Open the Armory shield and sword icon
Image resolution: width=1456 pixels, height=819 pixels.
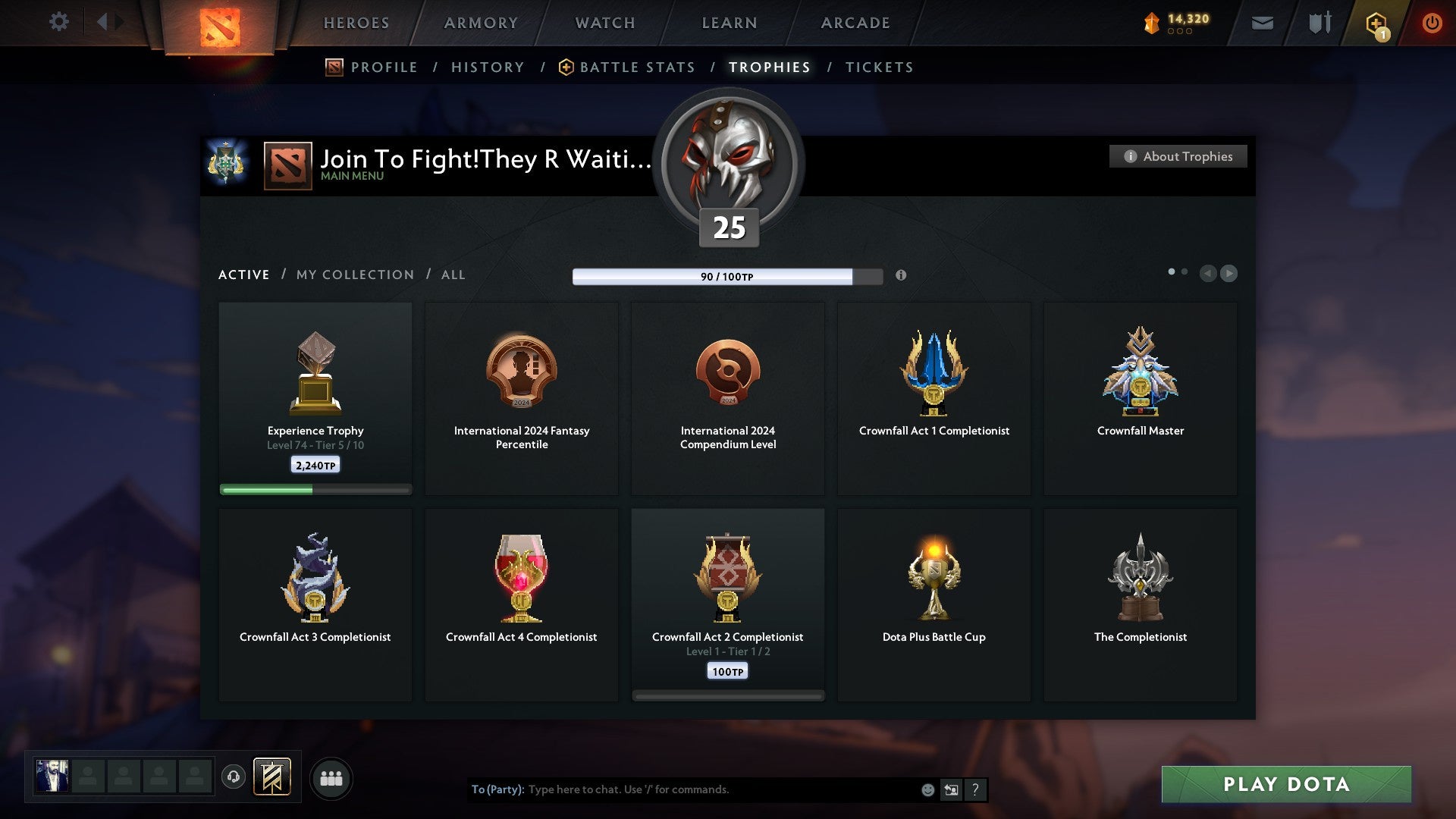[x=1318, y=23]
